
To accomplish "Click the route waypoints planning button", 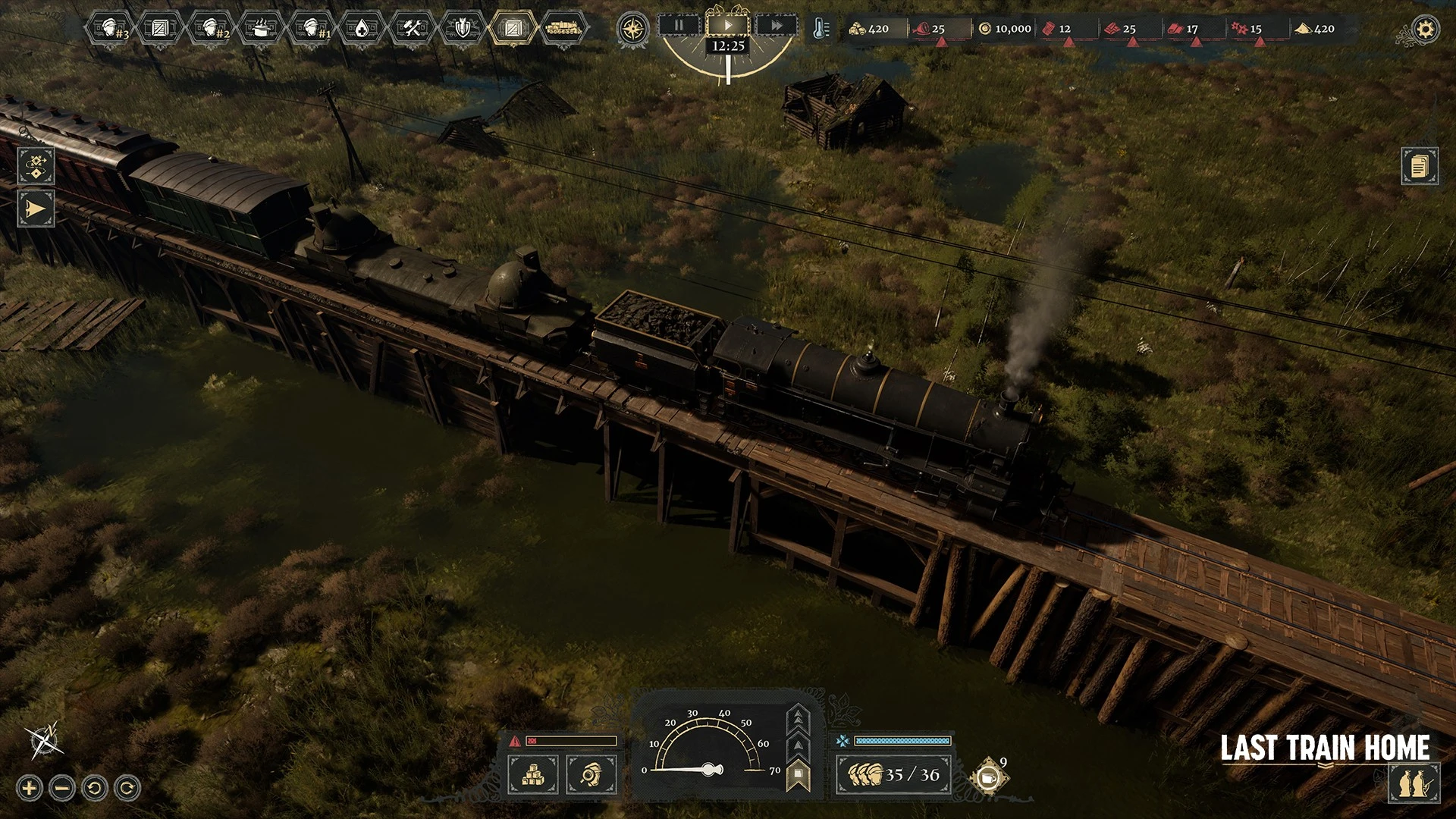I will [x=36, y=165].
